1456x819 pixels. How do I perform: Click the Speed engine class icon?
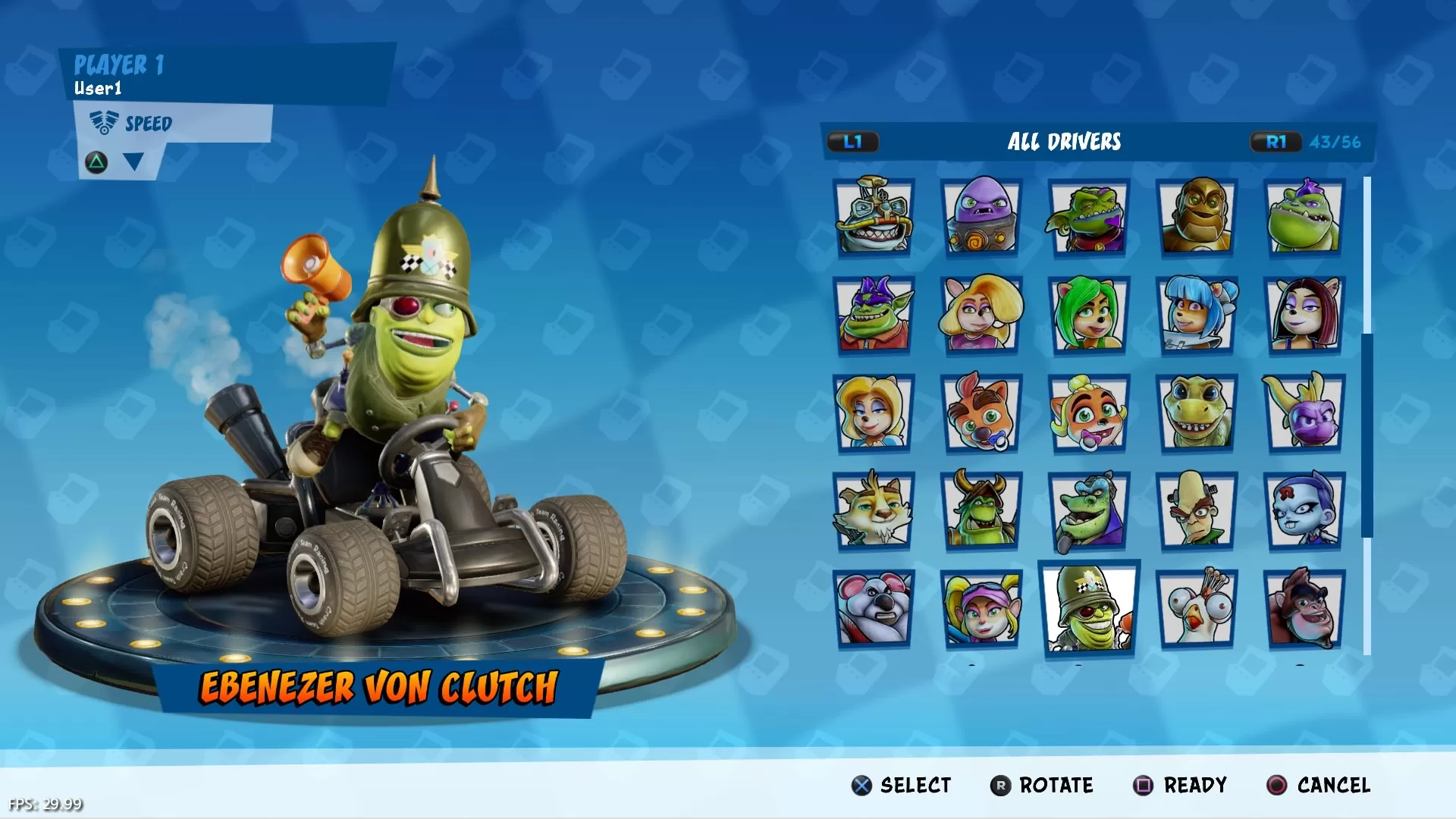[104, 121]
